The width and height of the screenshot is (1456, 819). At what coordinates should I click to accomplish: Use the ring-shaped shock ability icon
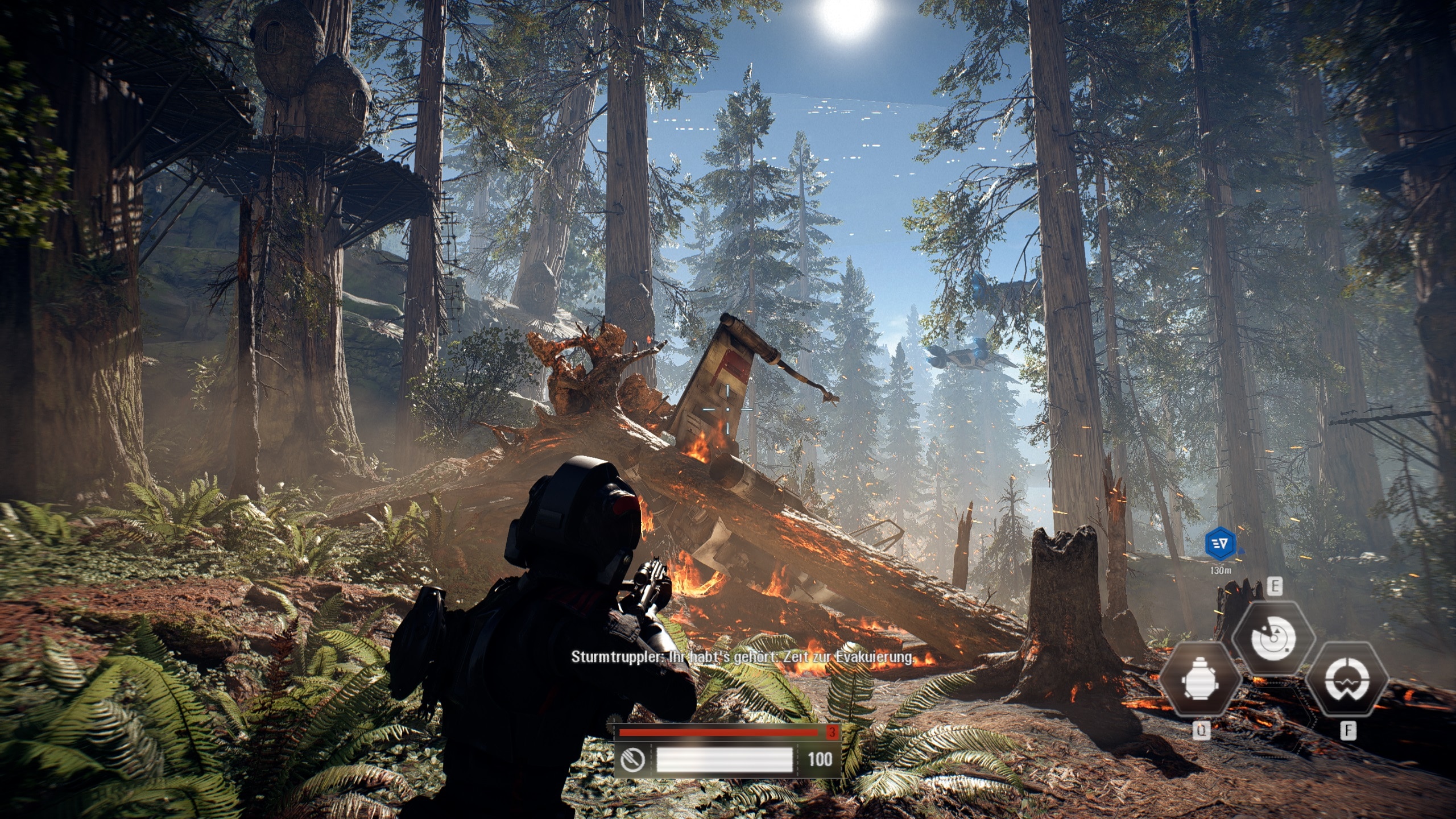tap(1347, 681)
